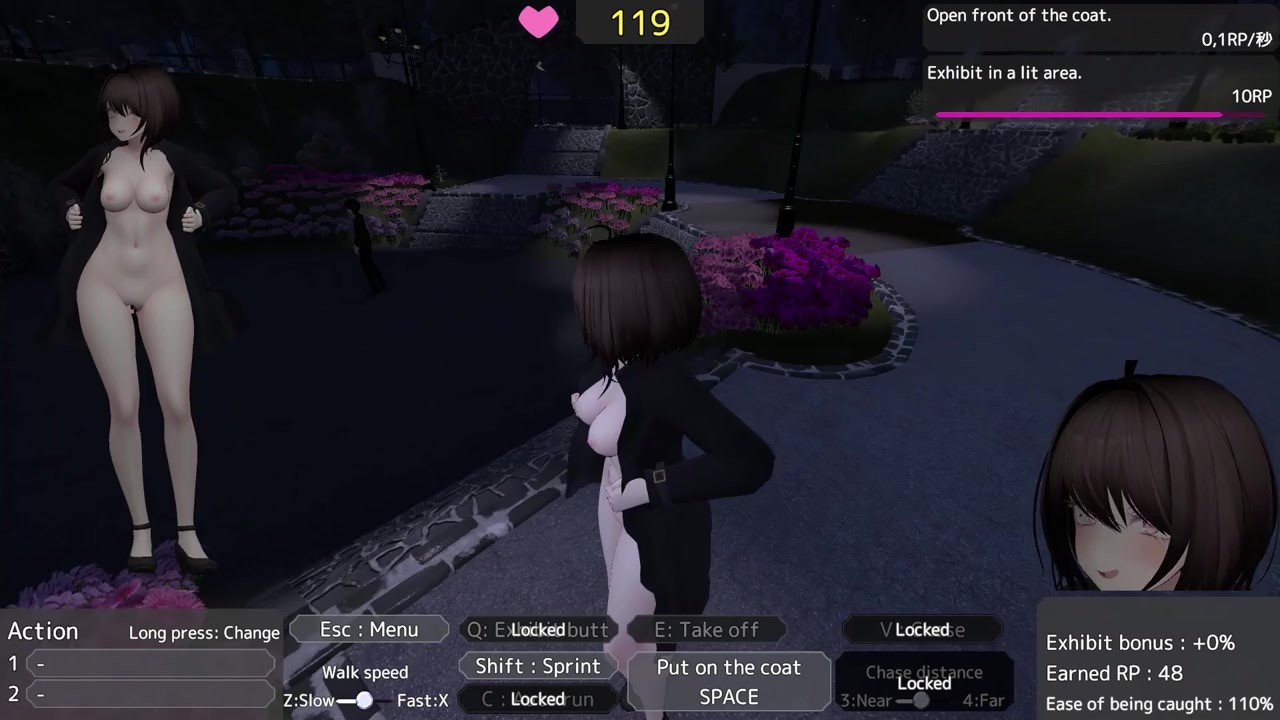This screenshot has width=1280, height=720.
Task: Expand Action slot 1
Action: pyautogui.click(x=150, y=663)
